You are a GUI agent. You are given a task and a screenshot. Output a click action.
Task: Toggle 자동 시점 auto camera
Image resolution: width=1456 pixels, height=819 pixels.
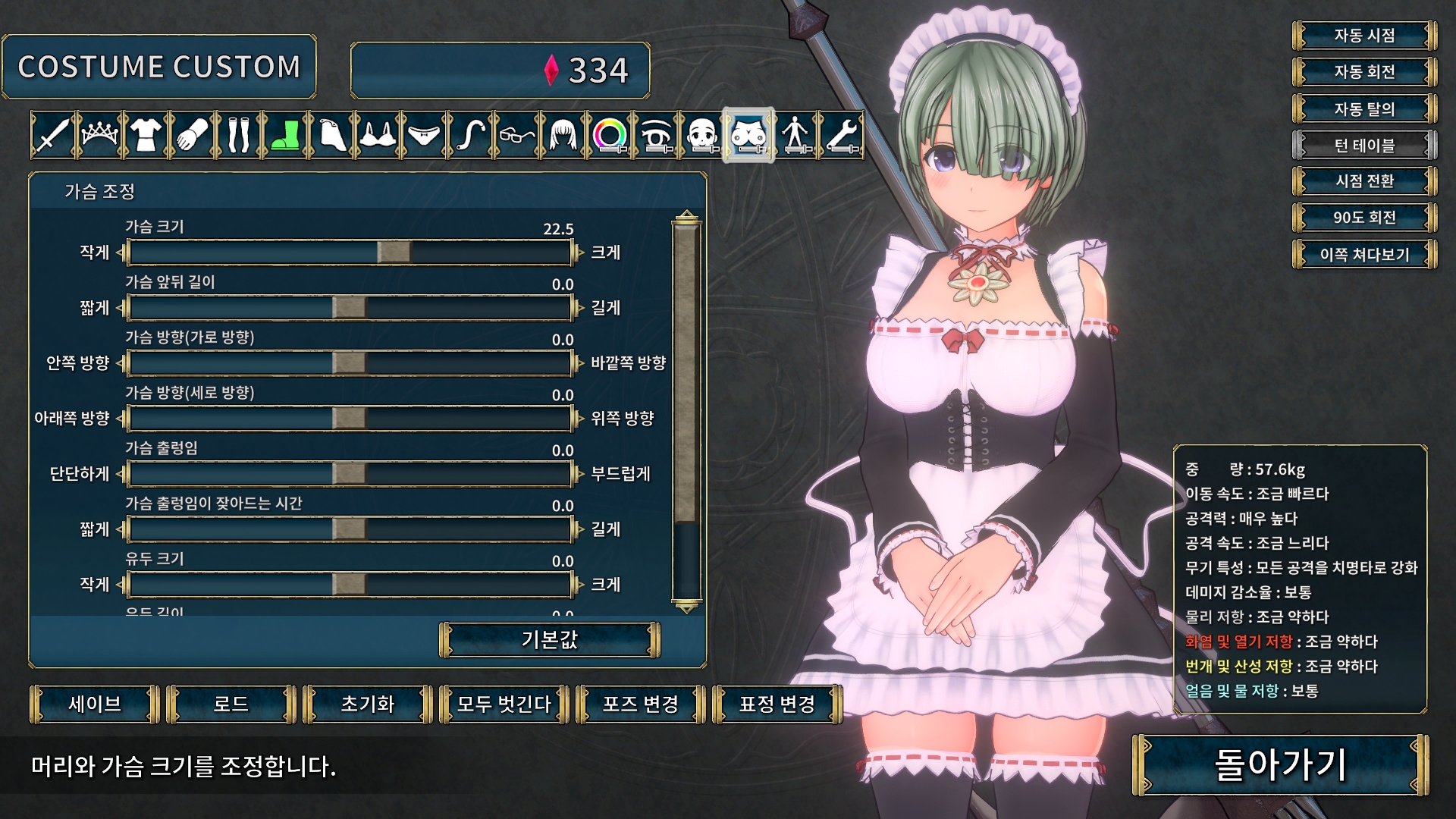point(1364,36)
